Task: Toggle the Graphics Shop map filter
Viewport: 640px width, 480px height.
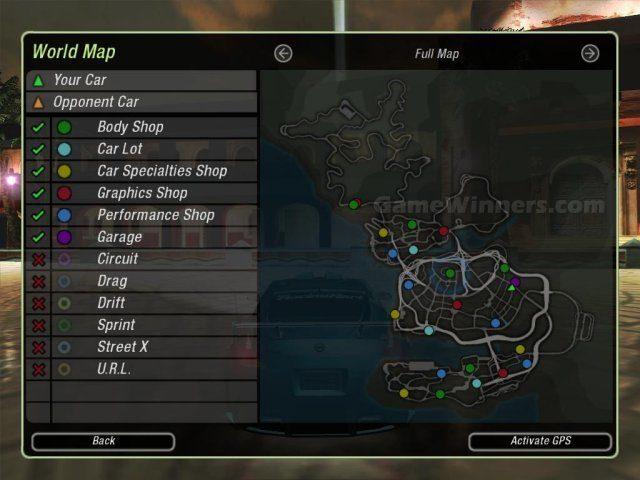Action: (x=39, y=193)
